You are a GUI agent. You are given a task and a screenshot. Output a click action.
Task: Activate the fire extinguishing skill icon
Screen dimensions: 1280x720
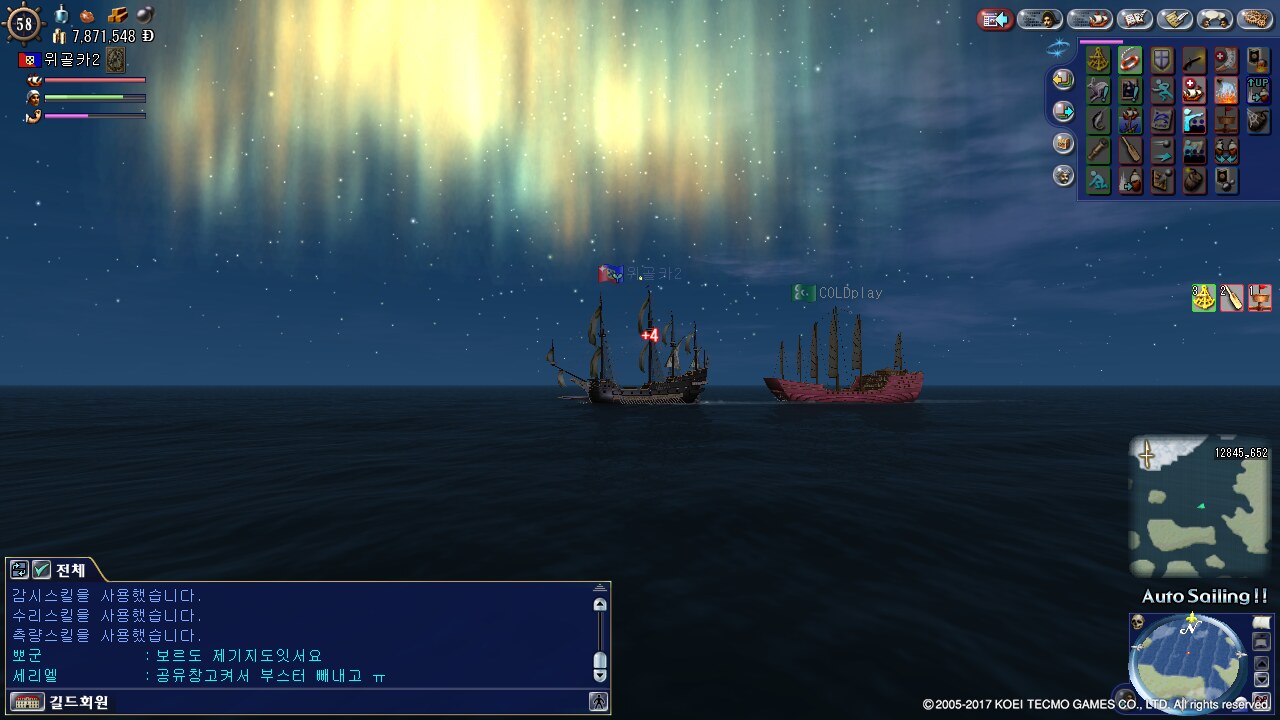1226,91
